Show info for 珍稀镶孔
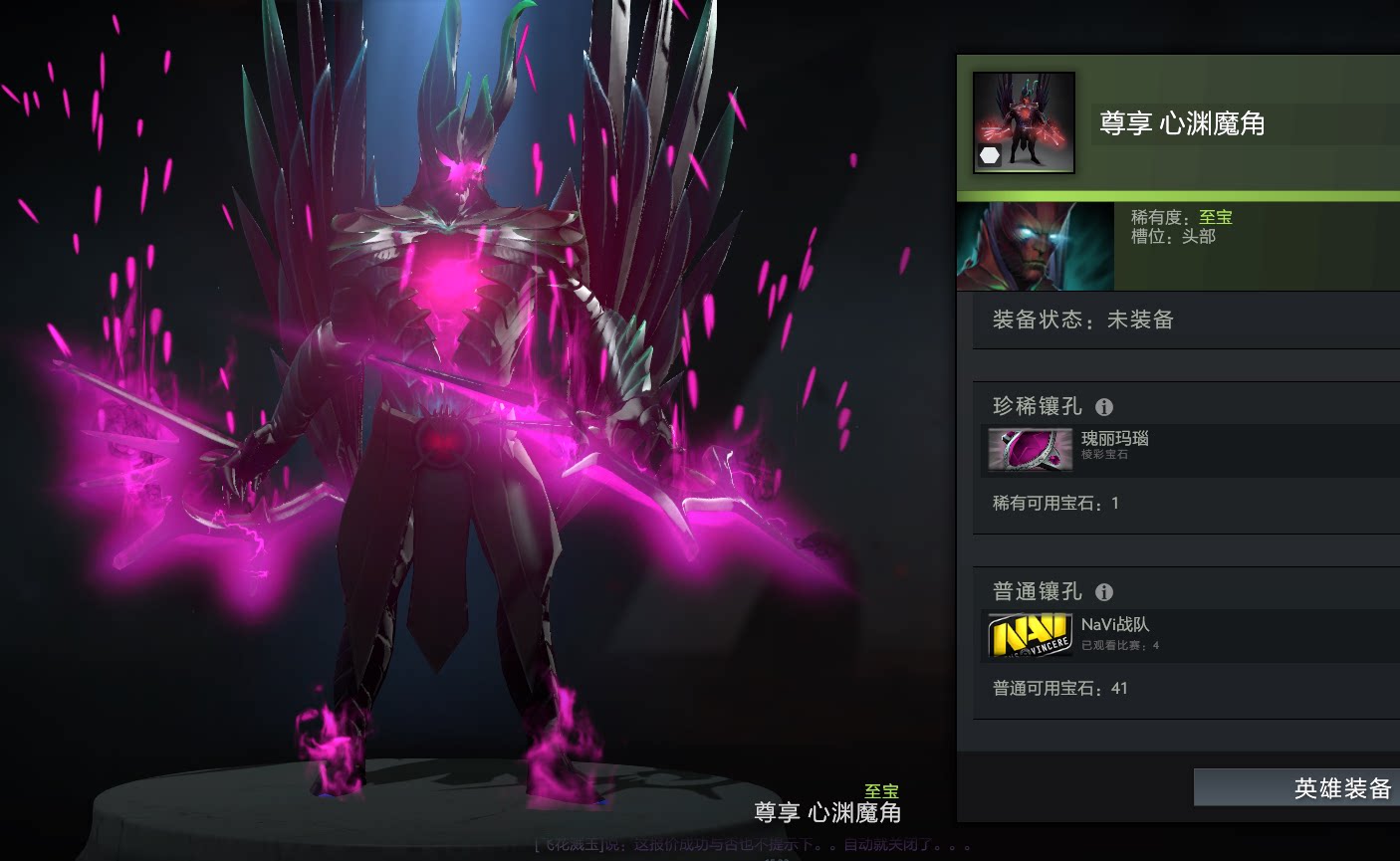Screen dimensions: 1400x861 tap(1103, 406)
